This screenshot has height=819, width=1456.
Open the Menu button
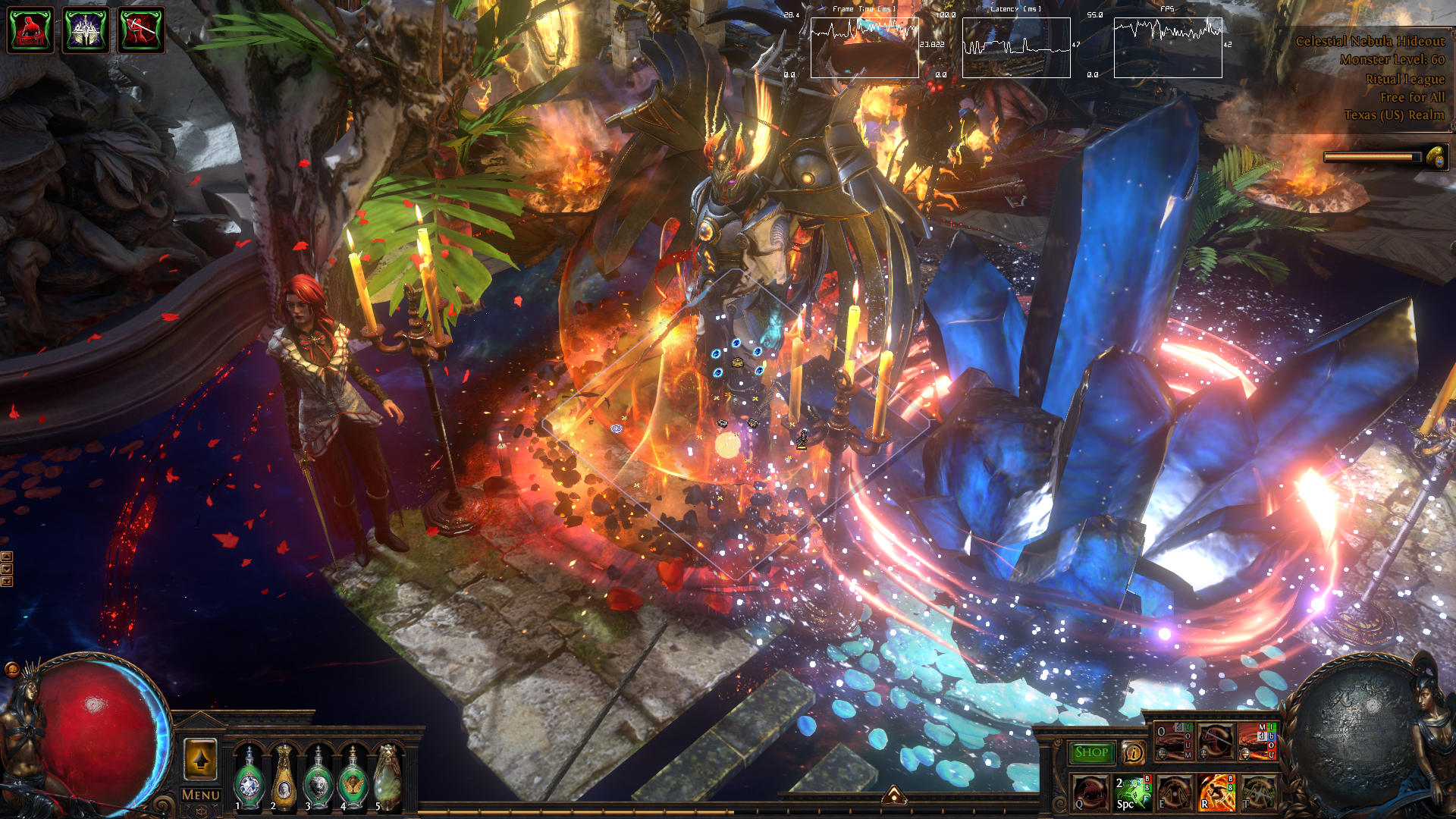(201, 795)
